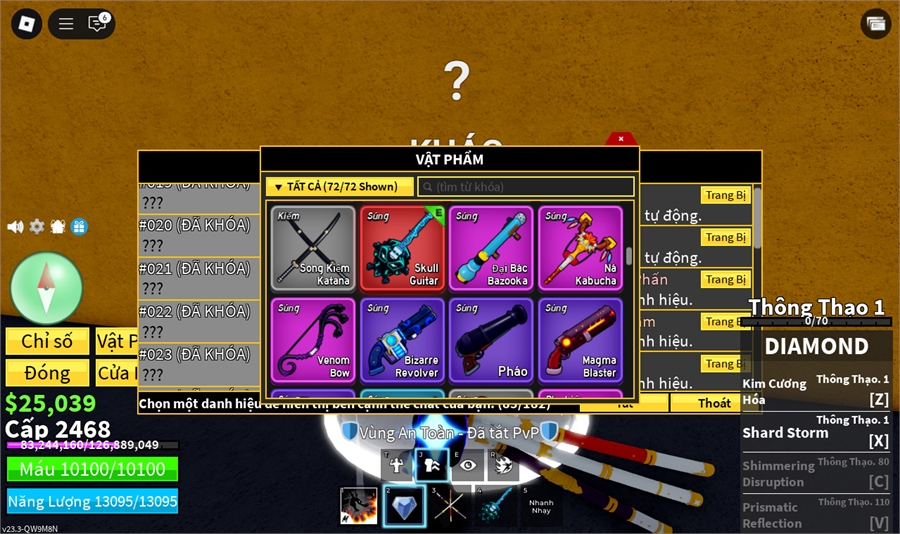Open the Chỉ số stats menu

click(x=47, y=341)
